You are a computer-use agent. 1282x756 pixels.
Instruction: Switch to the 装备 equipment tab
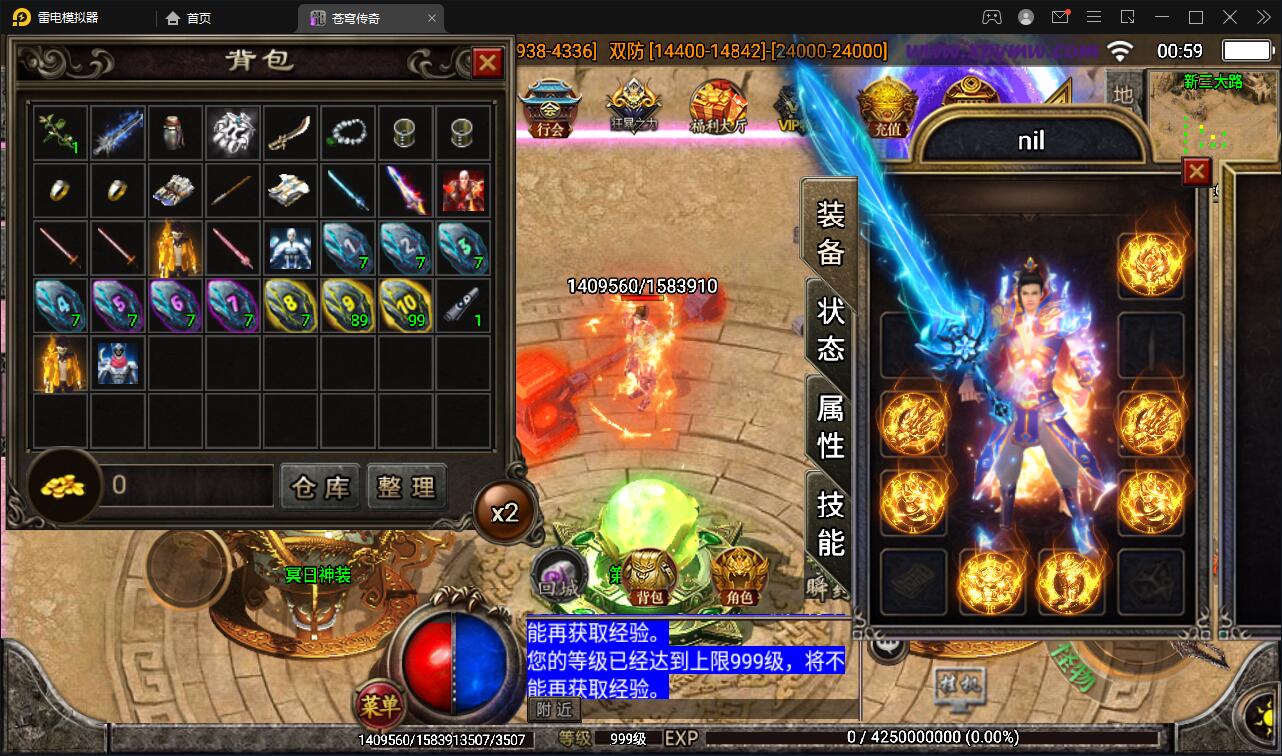point(831,232)
